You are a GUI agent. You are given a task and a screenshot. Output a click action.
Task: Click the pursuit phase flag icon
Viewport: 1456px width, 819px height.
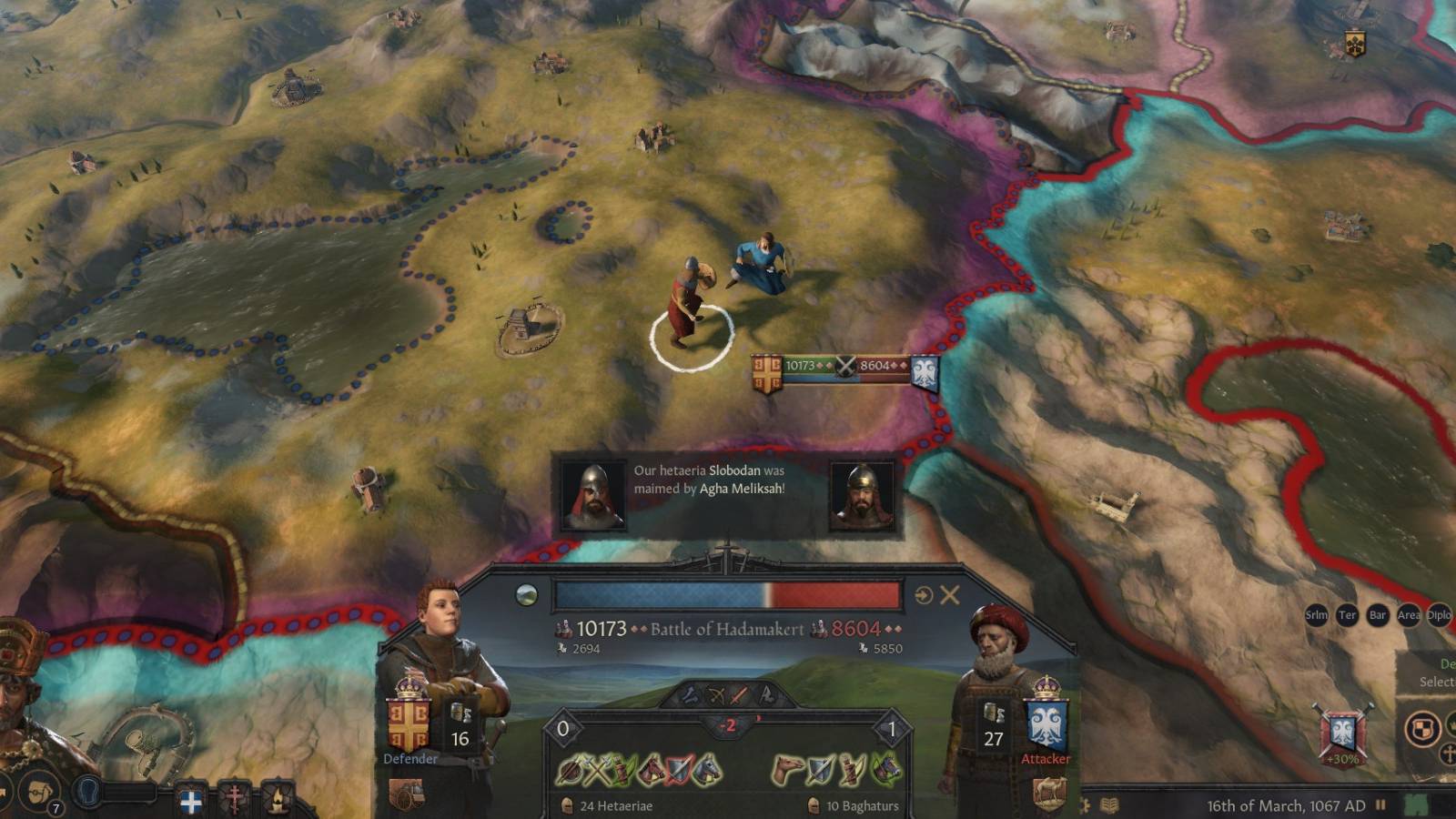point(767,695)
